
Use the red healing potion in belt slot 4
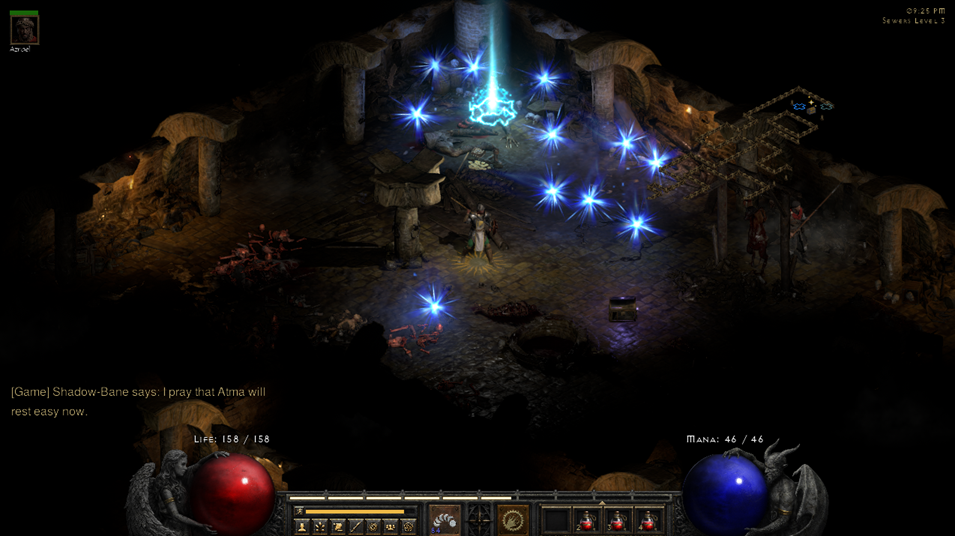(649, 520)
